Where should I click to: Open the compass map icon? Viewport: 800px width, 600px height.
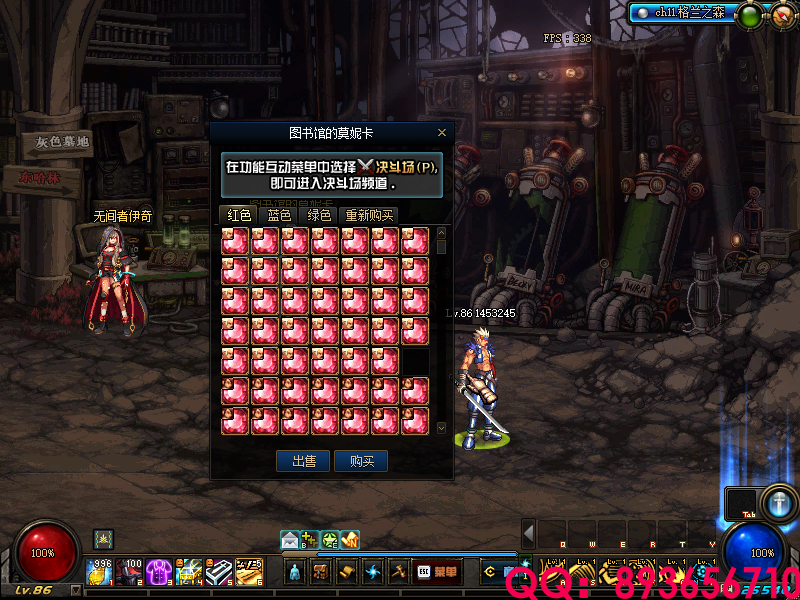[781, 14]
